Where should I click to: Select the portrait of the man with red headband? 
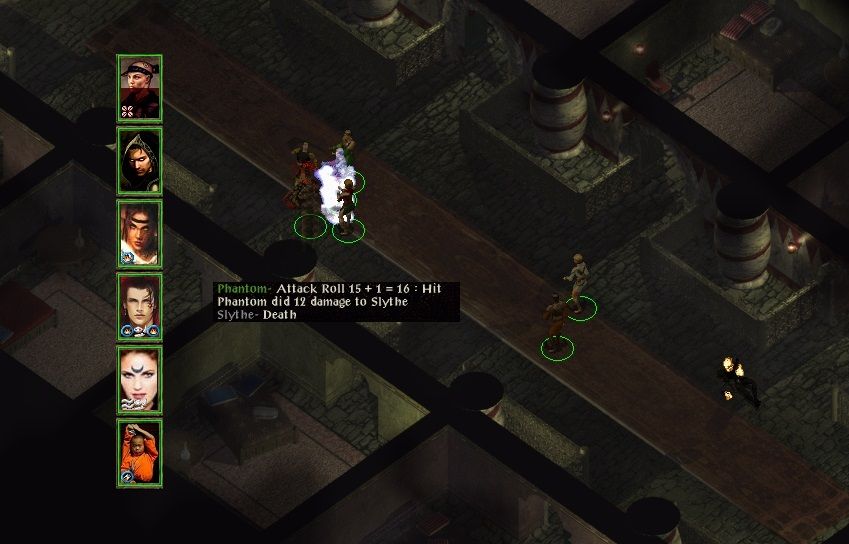pyautogui.click(x=139, y=88)
